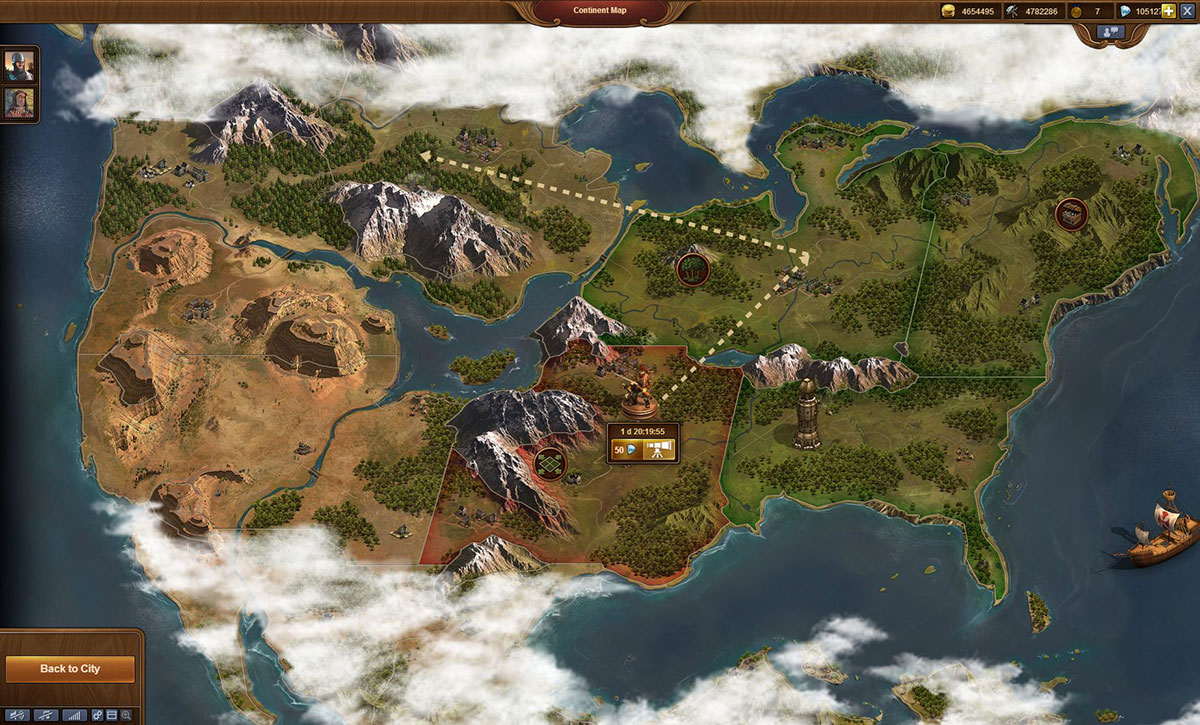
Task: Toggle fullscreen with the window icon
Action: point(112,716)
